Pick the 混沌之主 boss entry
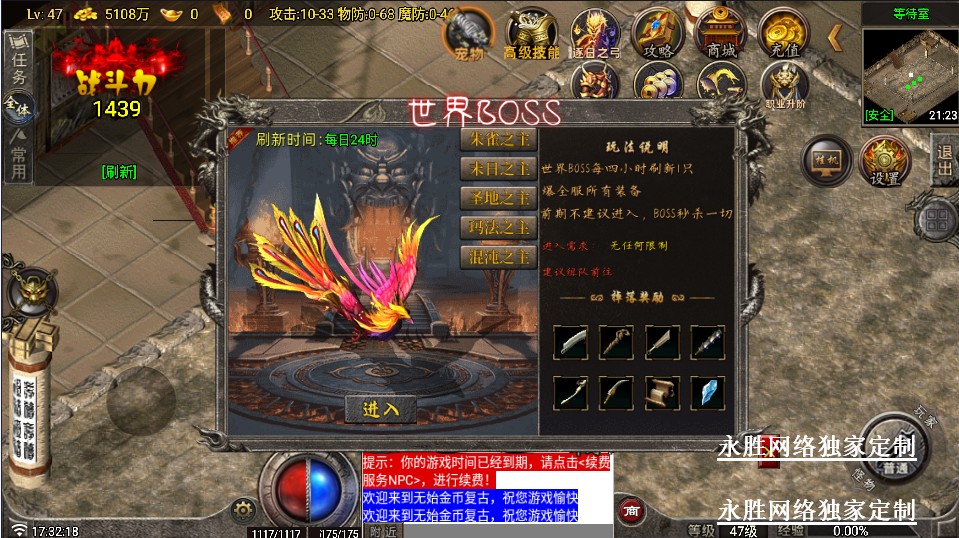The image size is (959, 538). [x=498, y=257]
